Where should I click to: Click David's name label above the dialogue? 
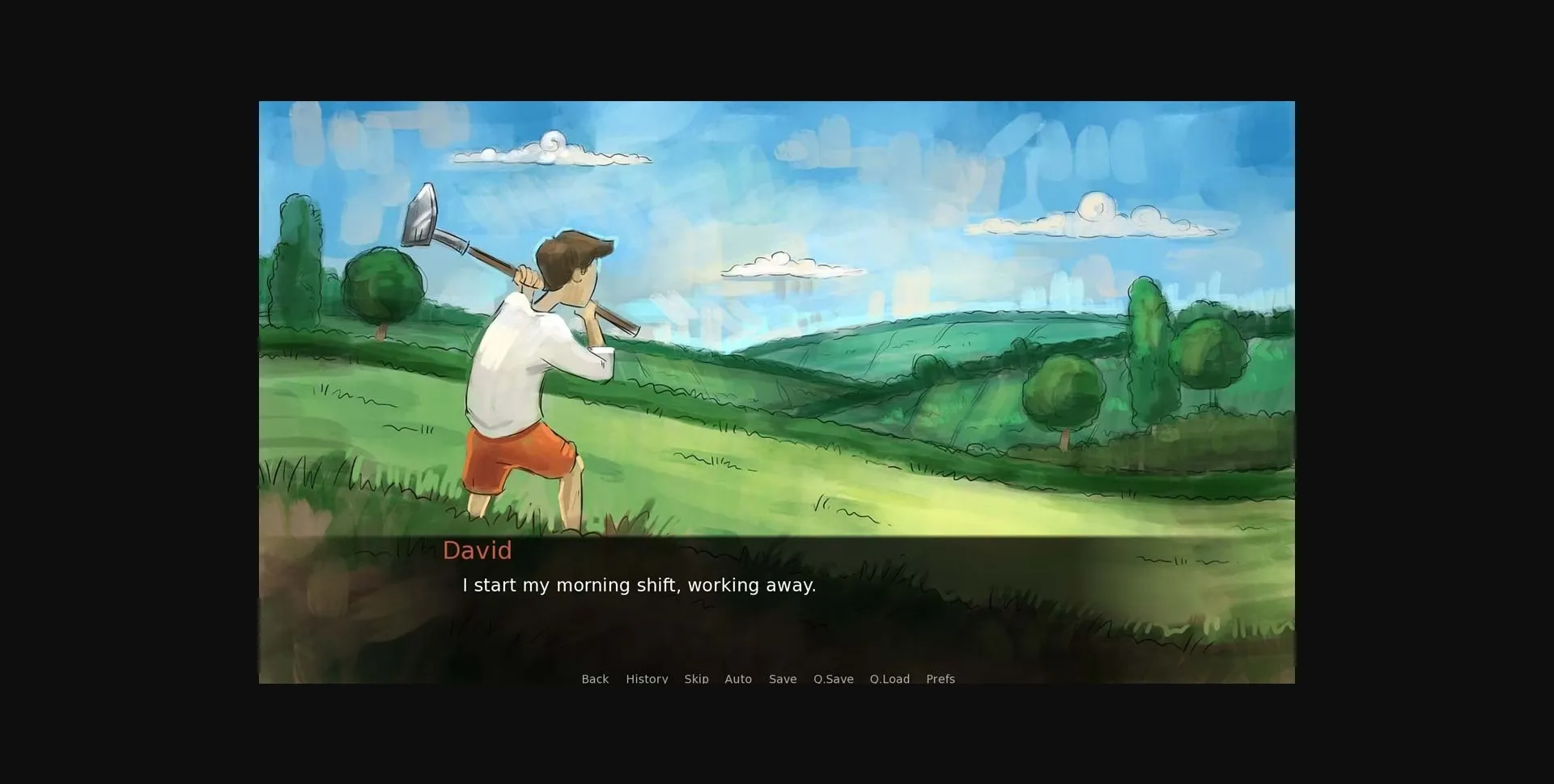[478, 550]
